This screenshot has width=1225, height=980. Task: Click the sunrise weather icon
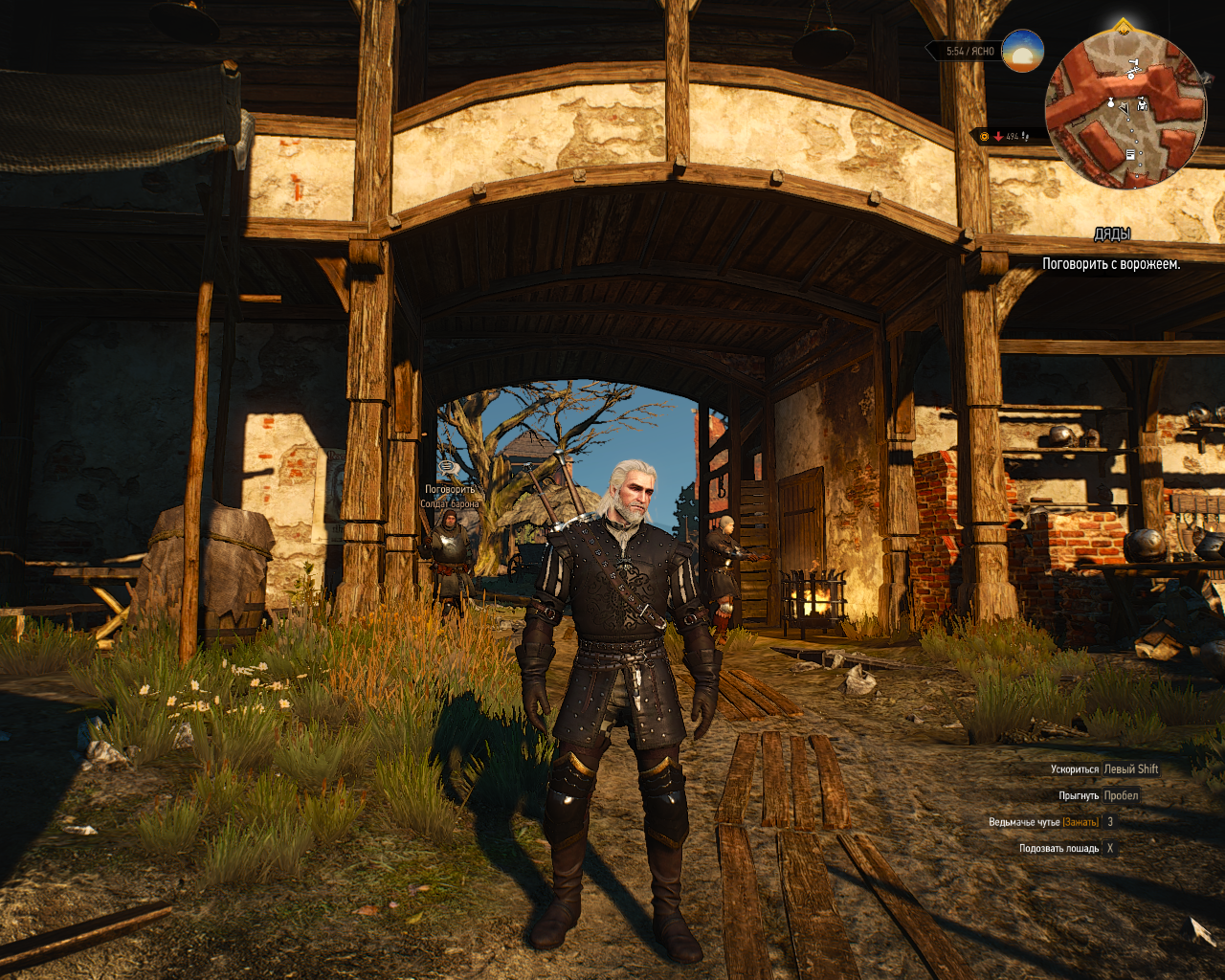1022,51
